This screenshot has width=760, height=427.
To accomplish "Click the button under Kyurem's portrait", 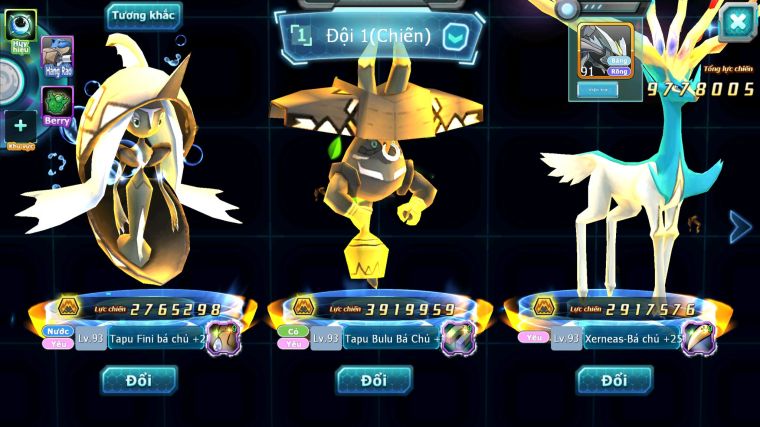I will click(x=596, y=90).
